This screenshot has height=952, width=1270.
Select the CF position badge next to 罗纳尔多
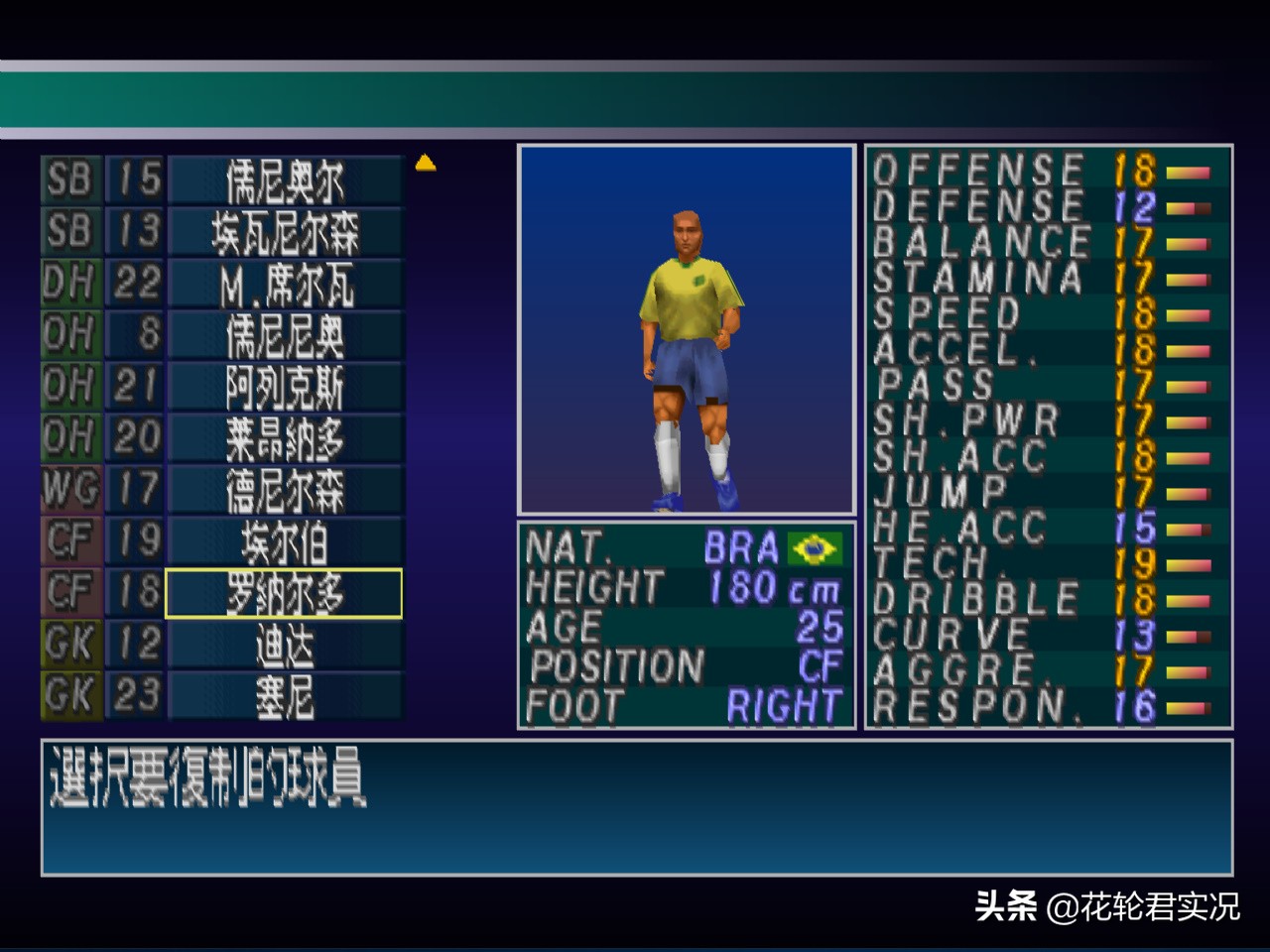tap(69, 593)
